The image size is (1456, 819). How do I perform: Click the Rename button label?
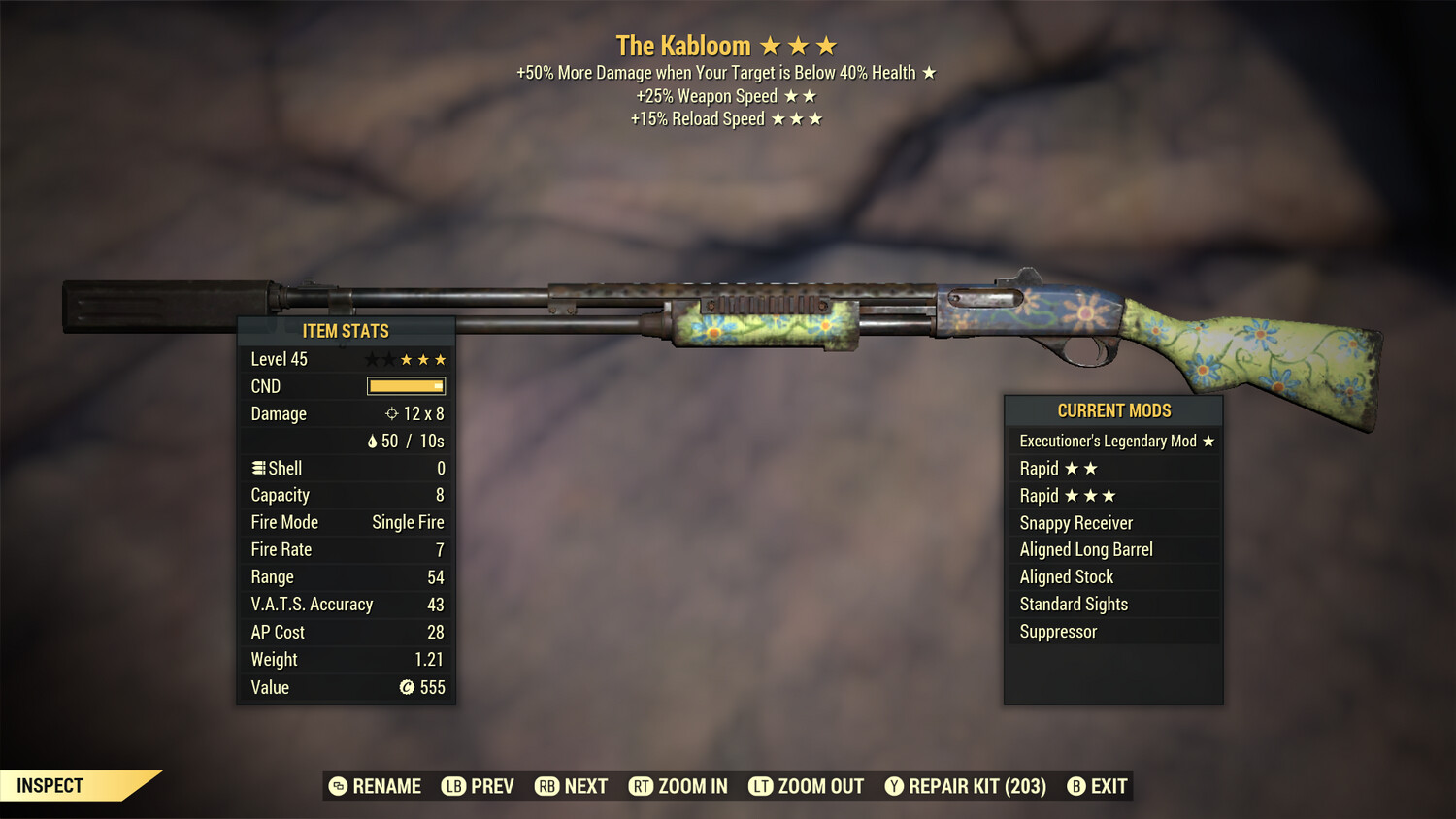point(386,786)
